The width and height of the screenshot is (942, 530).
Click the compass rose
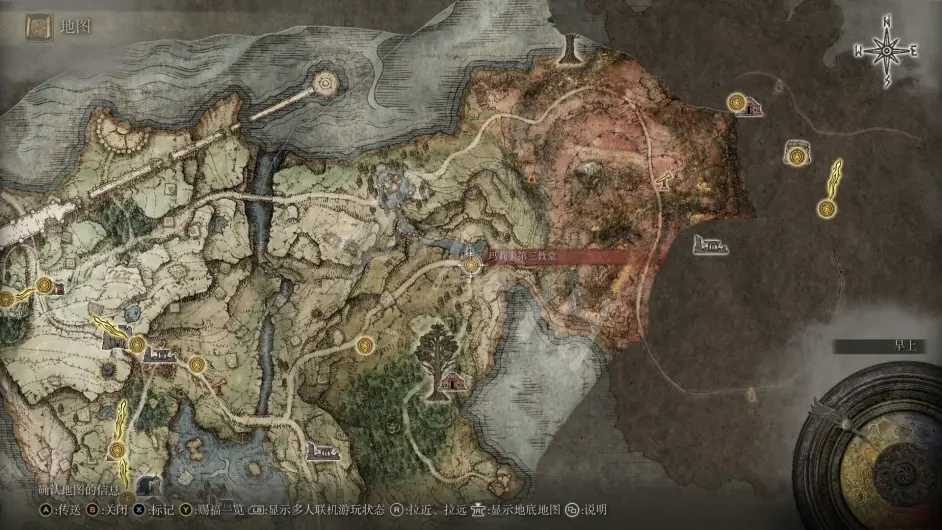tap(886, 49)
